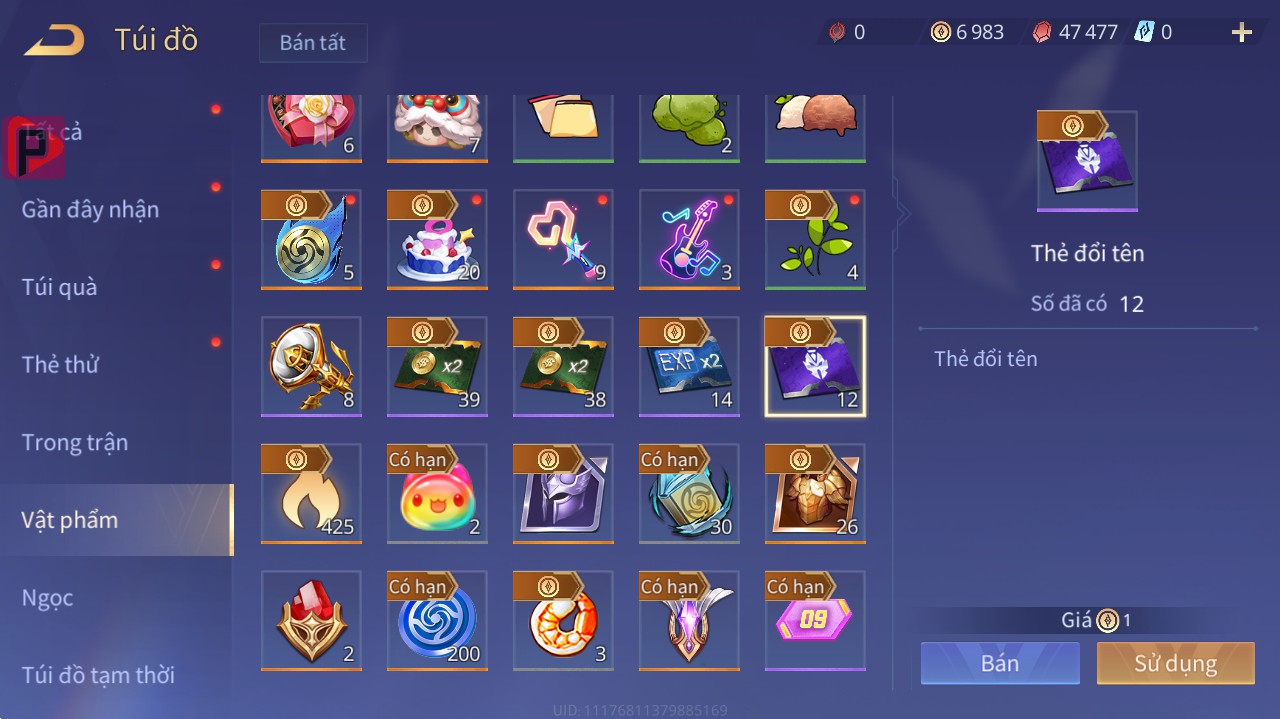
Task: Select the rainbow slime item slot
Action: pos(437,493)
